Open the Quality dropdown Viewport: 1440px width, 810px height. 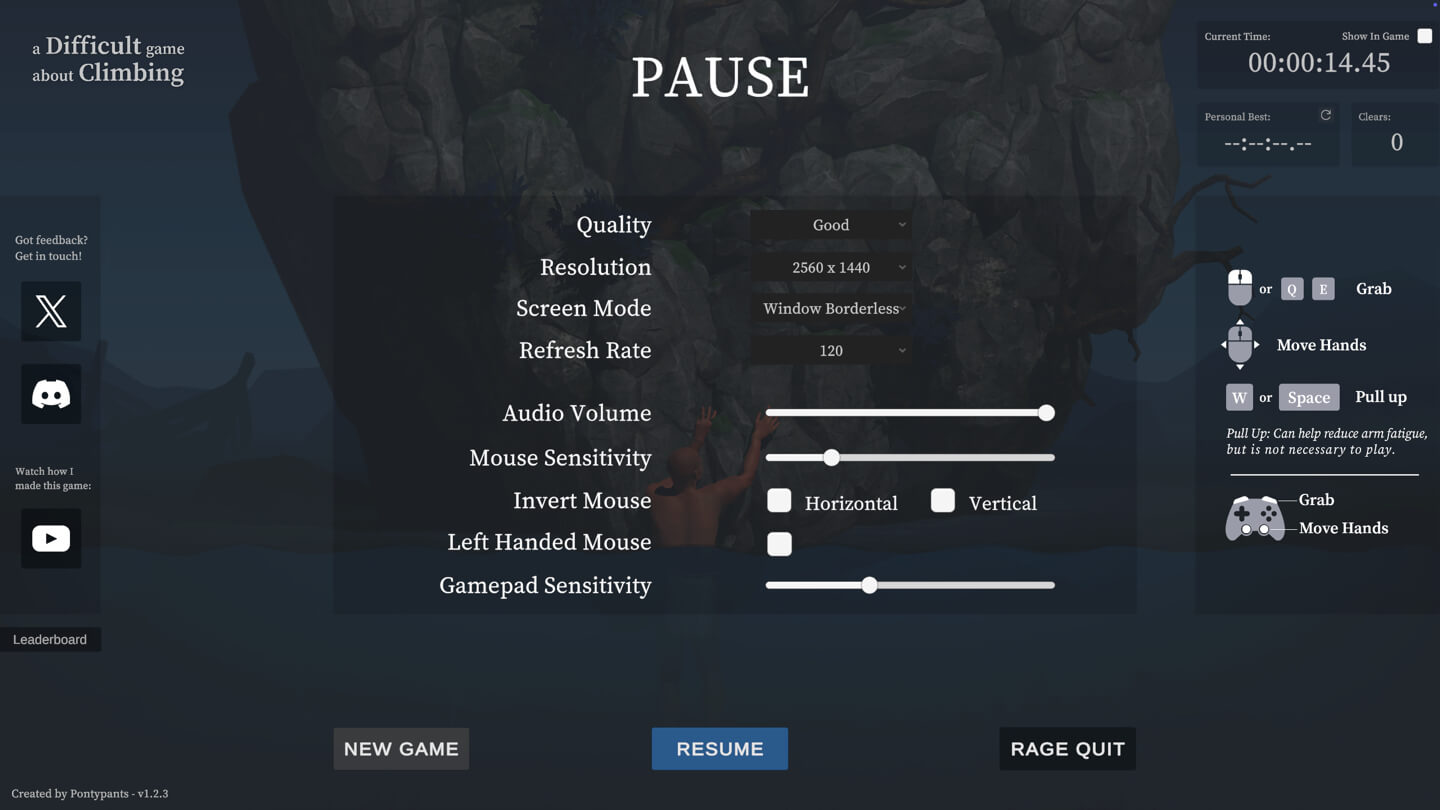[831, 225]
